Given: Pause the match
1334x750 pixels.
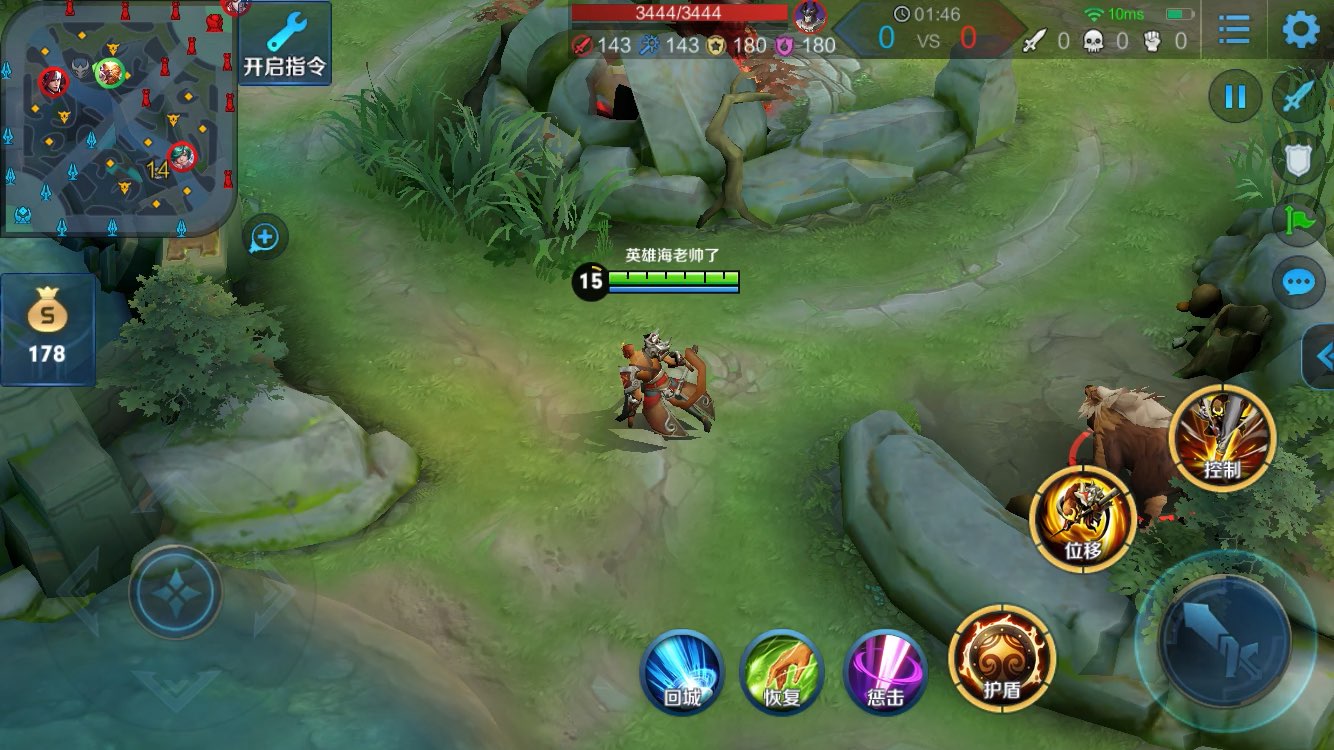Looking at the screenshot, I should click(x=1235, y=97).
